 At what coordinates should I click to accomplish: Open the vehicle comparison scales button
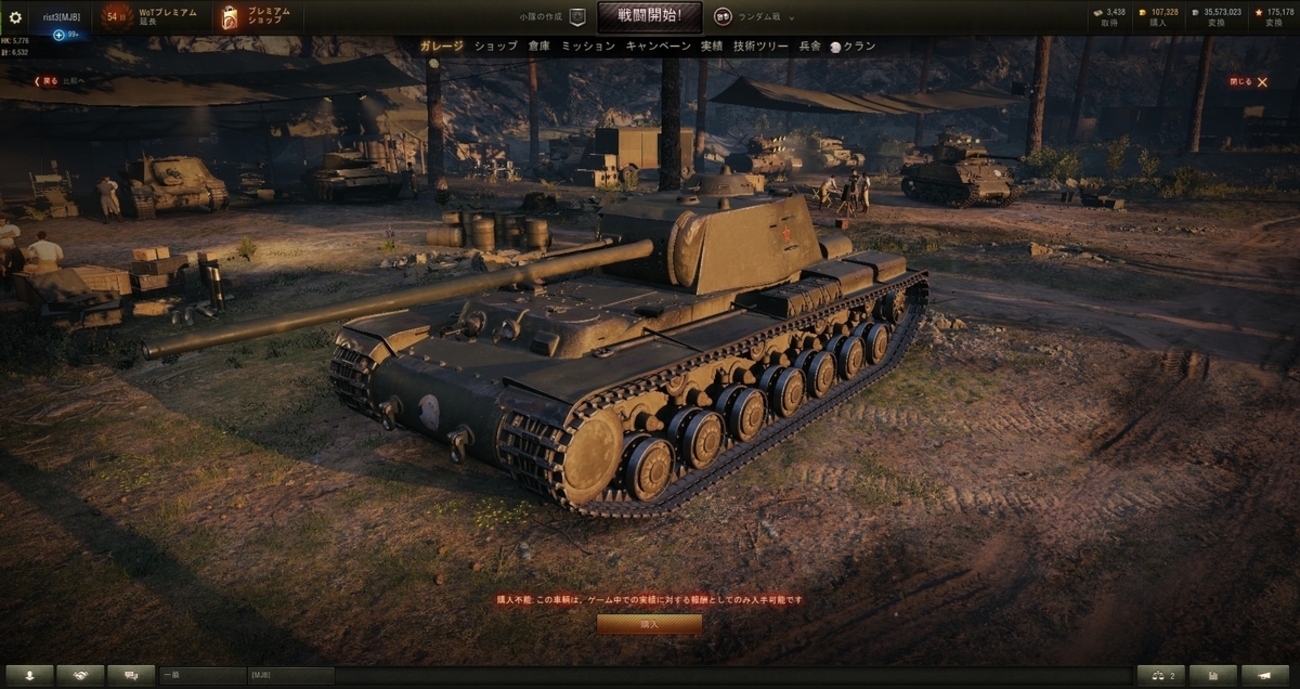1161,676
